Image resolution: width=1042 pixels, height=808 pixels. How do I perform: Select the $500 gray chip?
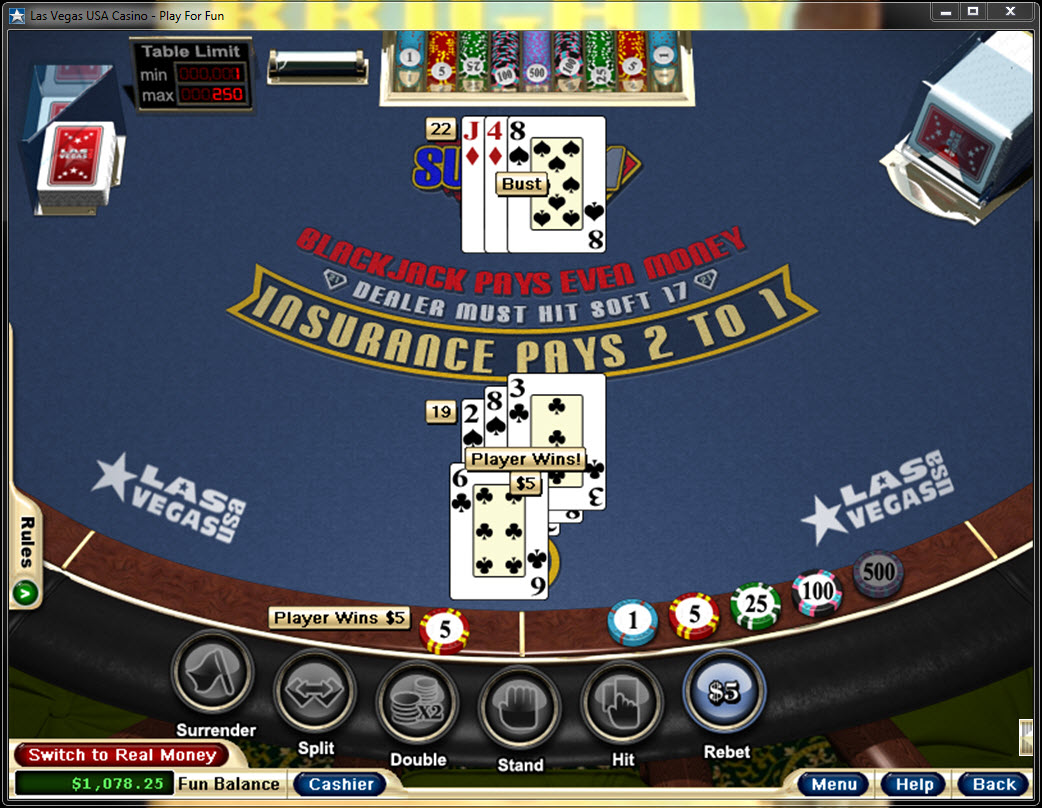[878, 574]
